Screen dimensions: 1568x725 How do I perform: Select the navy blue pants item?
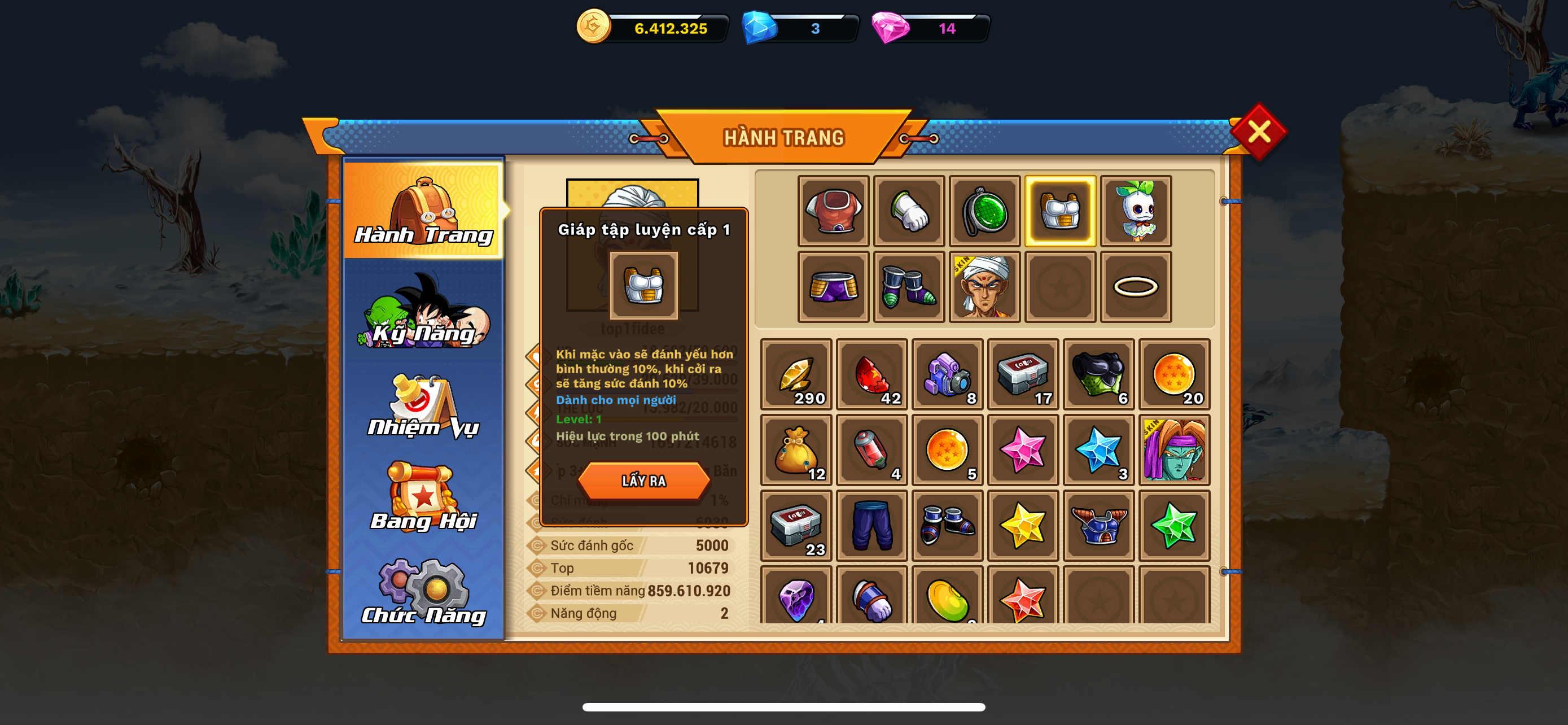click(x=871, y=525)
